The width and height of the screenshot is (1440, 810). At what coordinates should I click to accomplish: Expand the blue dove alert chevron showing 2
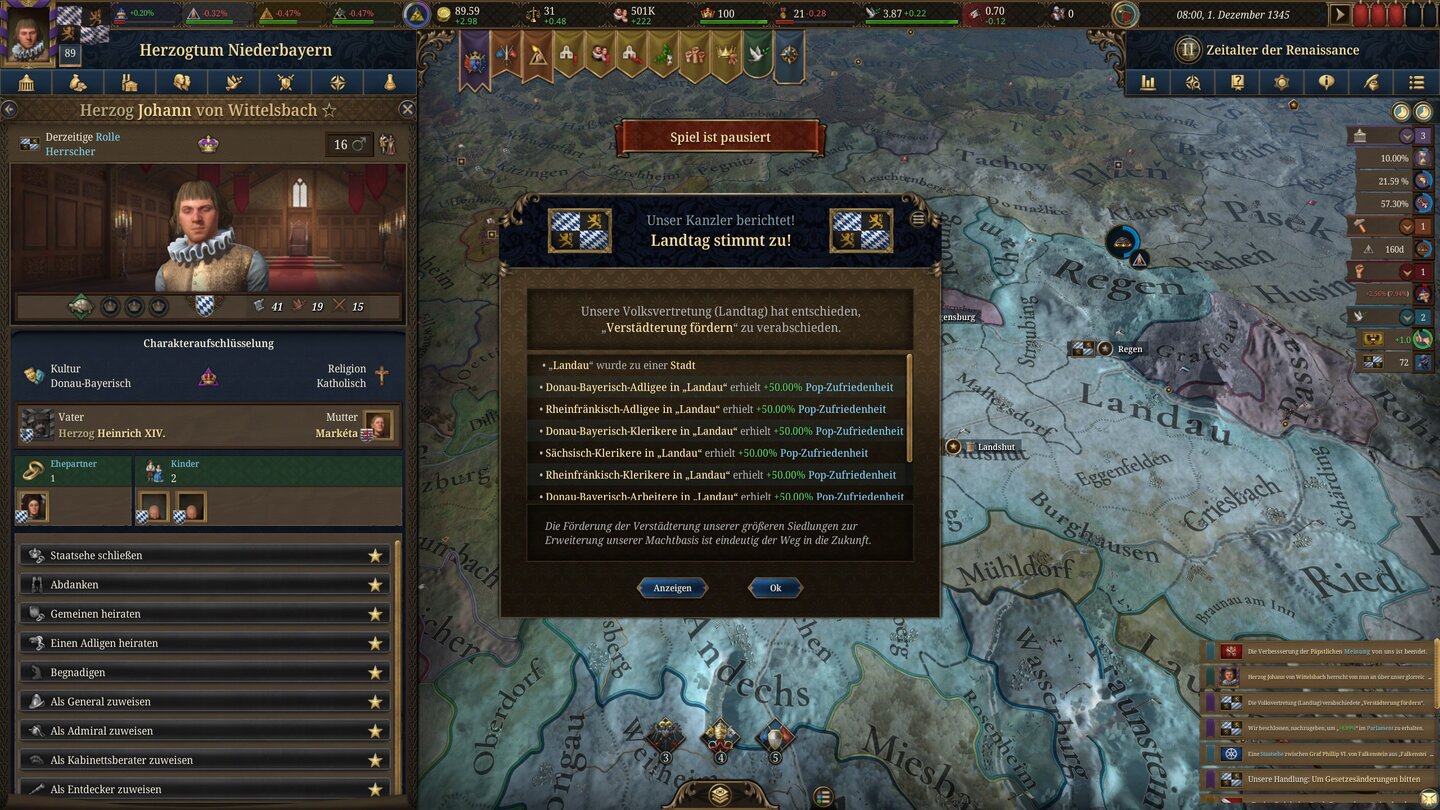tap(1407, 315)
